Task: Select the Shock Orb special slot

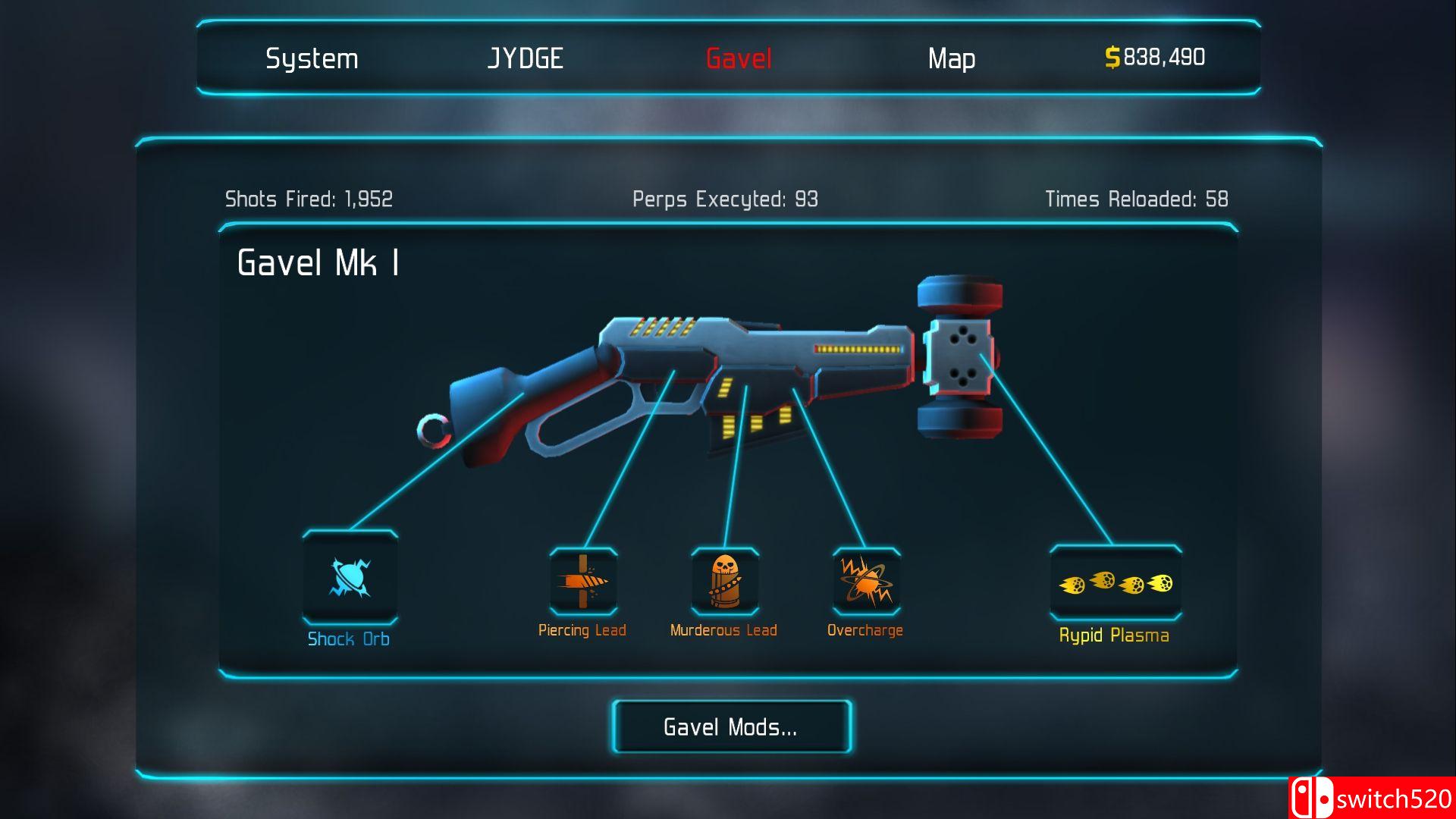Action: pos(350,578)
